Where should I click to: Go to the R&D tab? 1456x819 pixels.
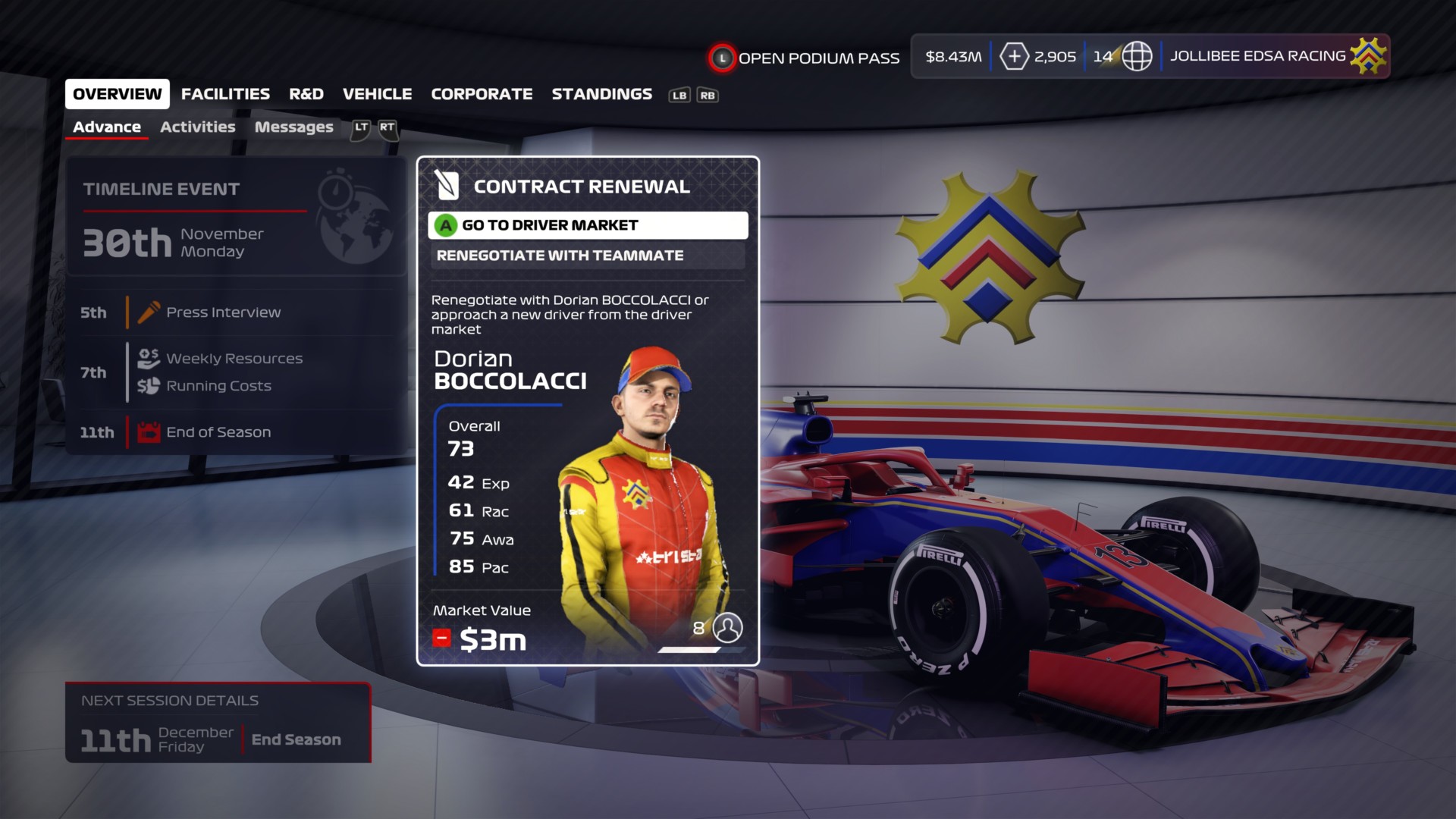pyautogui.click(x=306, y=94)
